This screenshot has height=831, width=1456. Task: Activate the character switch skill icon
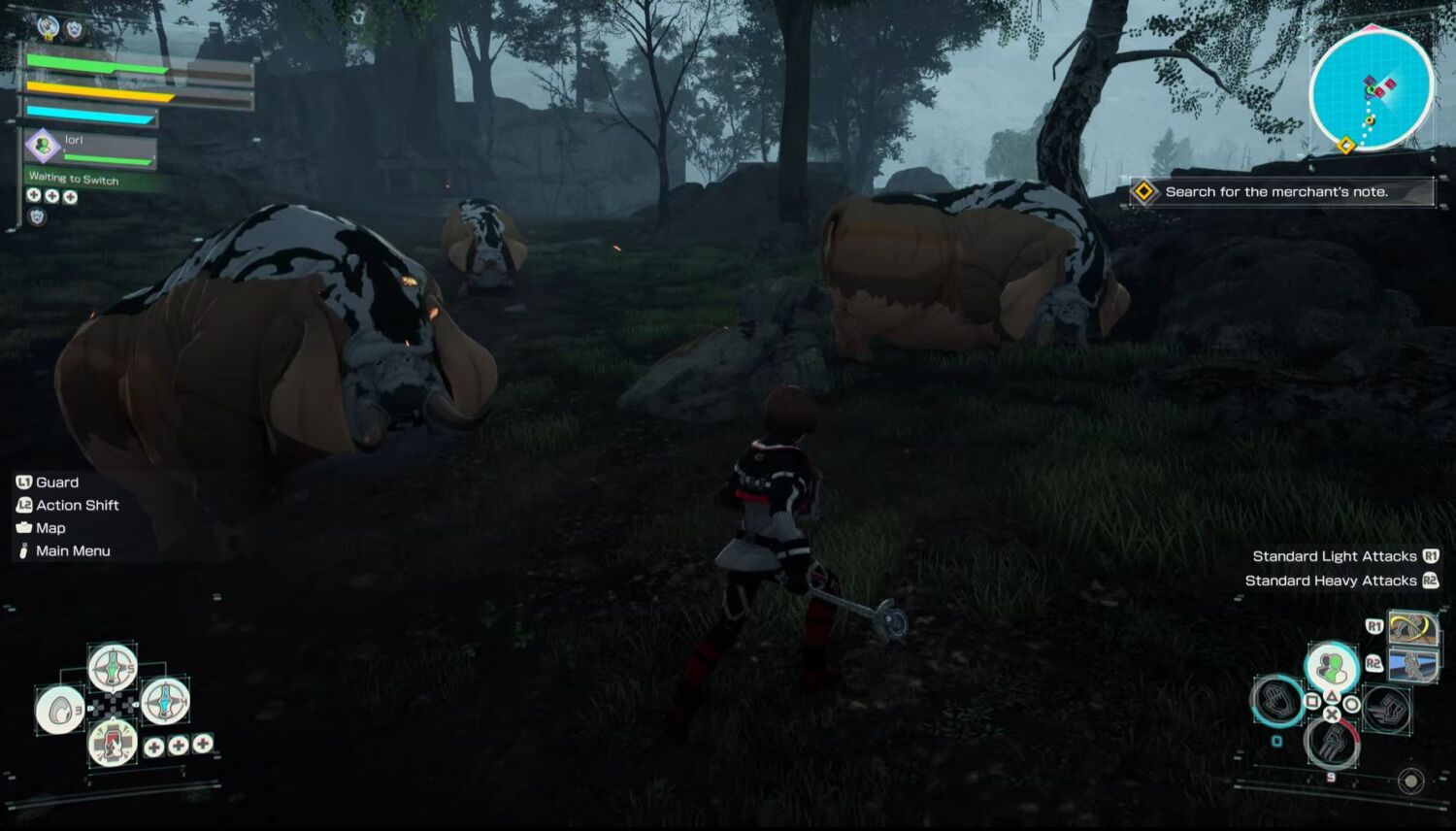(x=1331, y=667)
